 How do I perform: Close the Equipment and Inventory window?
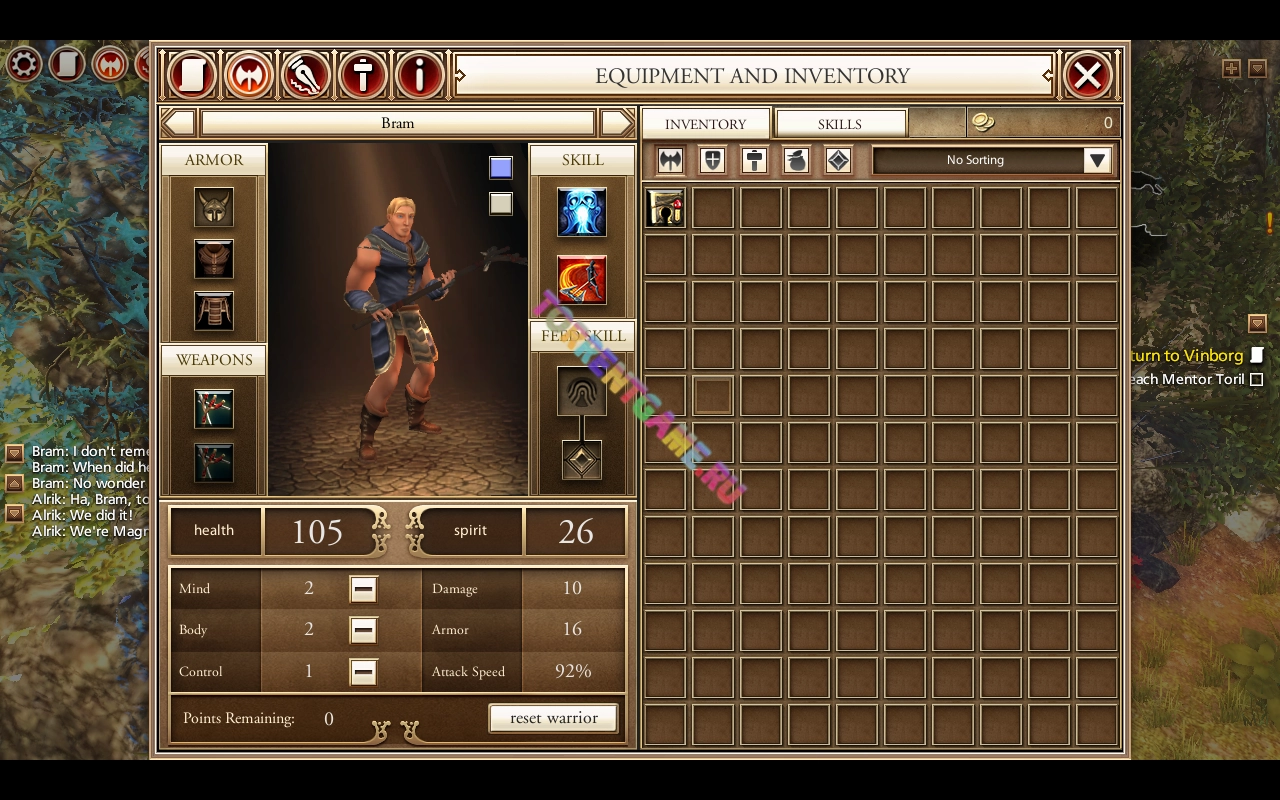[x=1088, y=75]
